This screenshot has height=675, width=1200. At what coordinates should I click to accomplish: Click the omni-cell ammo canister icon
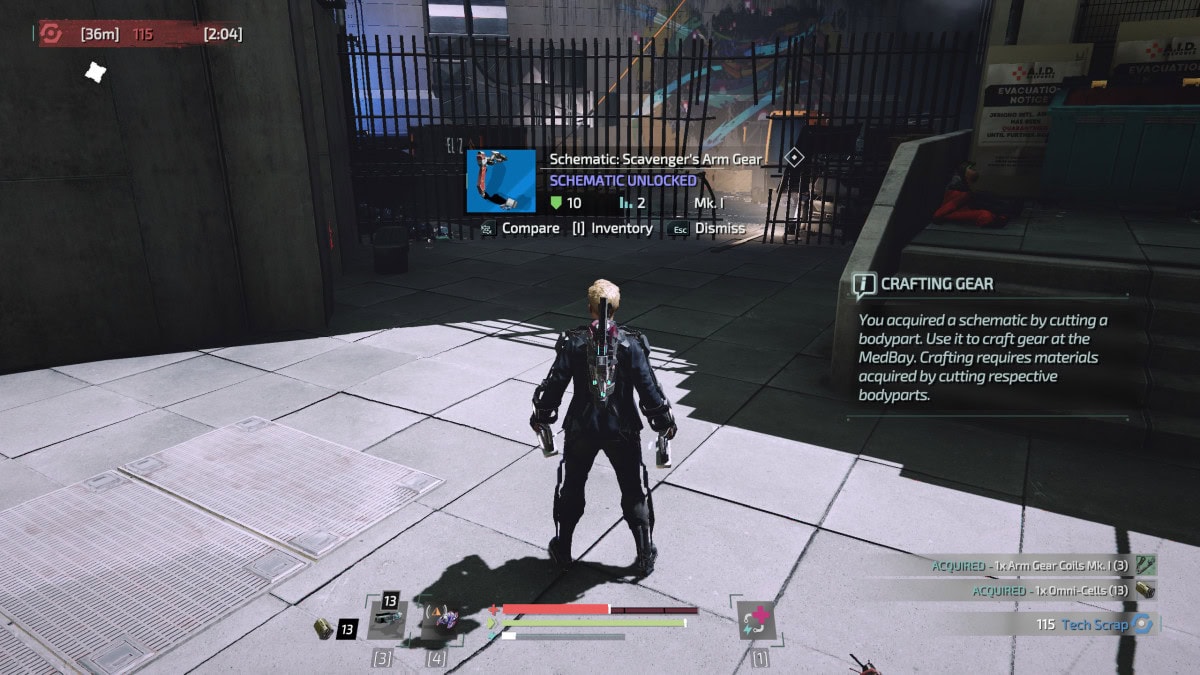[x=322, y=628]
